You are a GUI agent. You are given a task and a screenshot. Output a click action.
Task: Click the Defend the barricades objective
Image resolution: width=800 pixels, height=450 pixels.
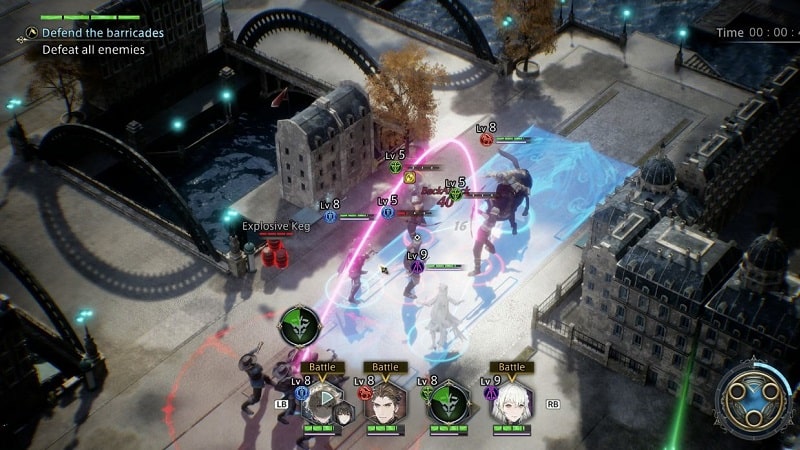[102, 33]
